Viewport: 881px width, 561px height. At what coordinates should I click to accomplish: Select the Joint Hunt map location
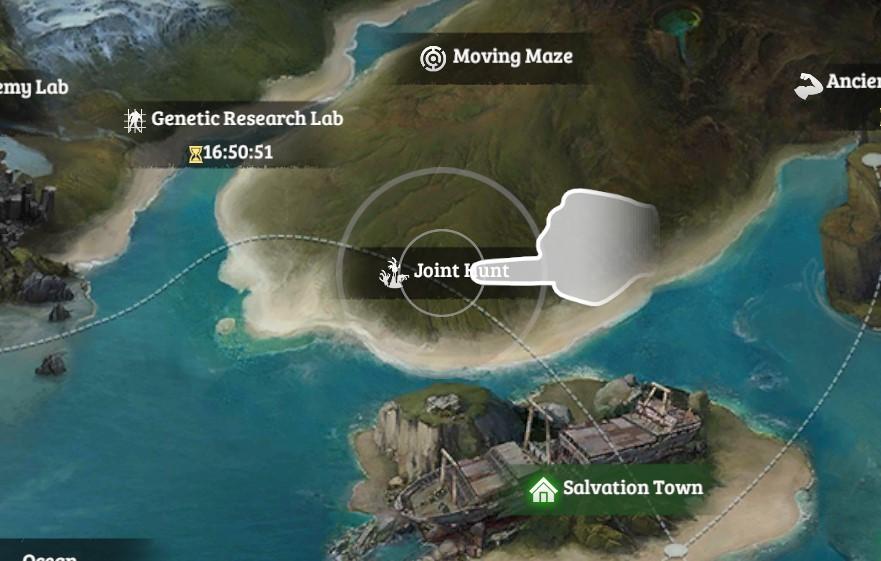click(x=445, y=271)
